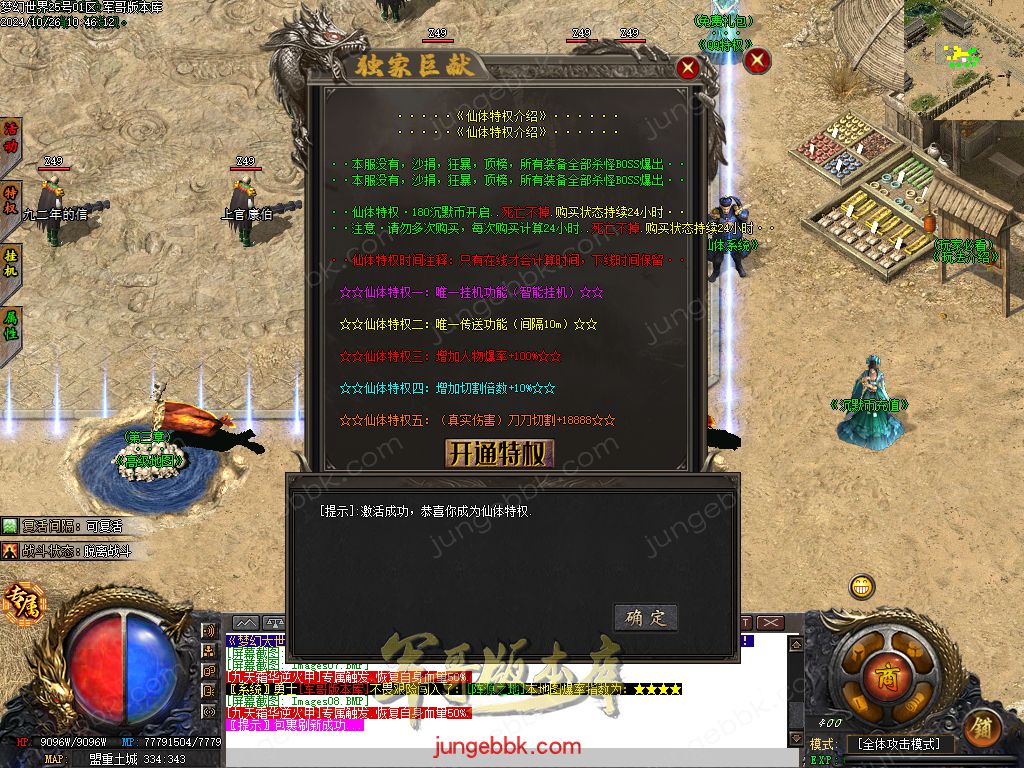This screenshot has height=768, width=1024.
Task: Show the 属性 attributes side tab
Action: tap(11, 325)
